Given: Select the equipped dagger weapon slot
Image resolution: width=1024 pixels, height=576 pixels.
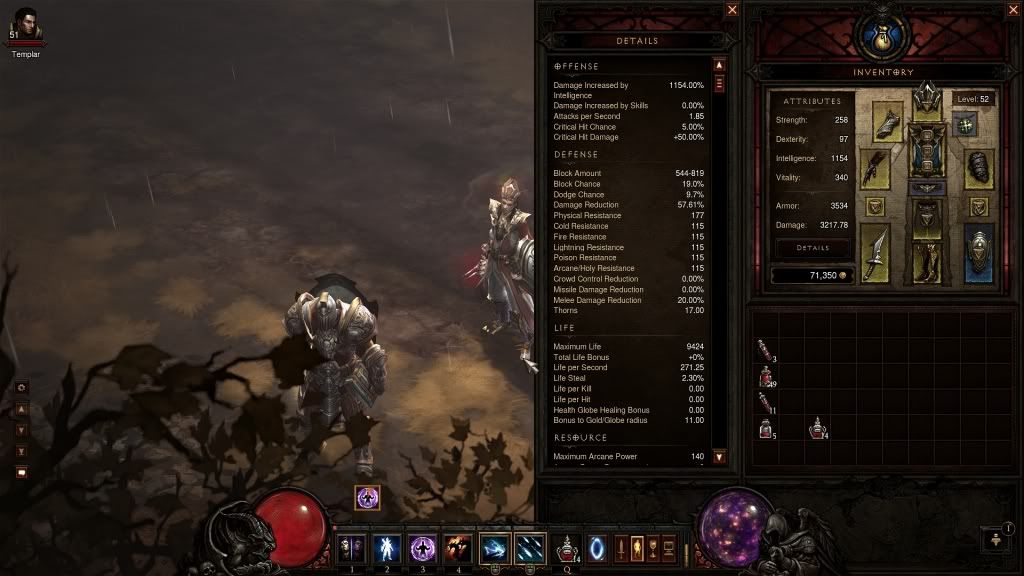Looking at the screenshot, I should 875,252.
